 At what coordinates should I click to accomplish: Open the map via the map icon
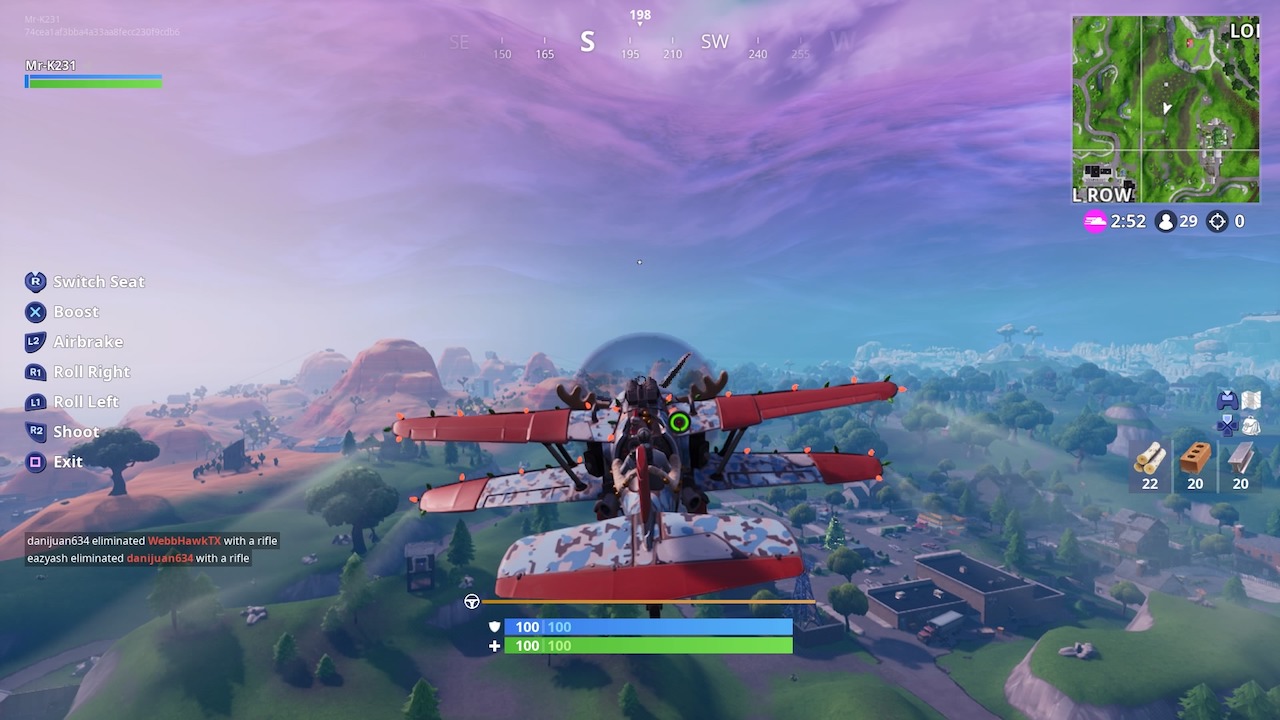pyautogui.click(x=1252, y=399)
